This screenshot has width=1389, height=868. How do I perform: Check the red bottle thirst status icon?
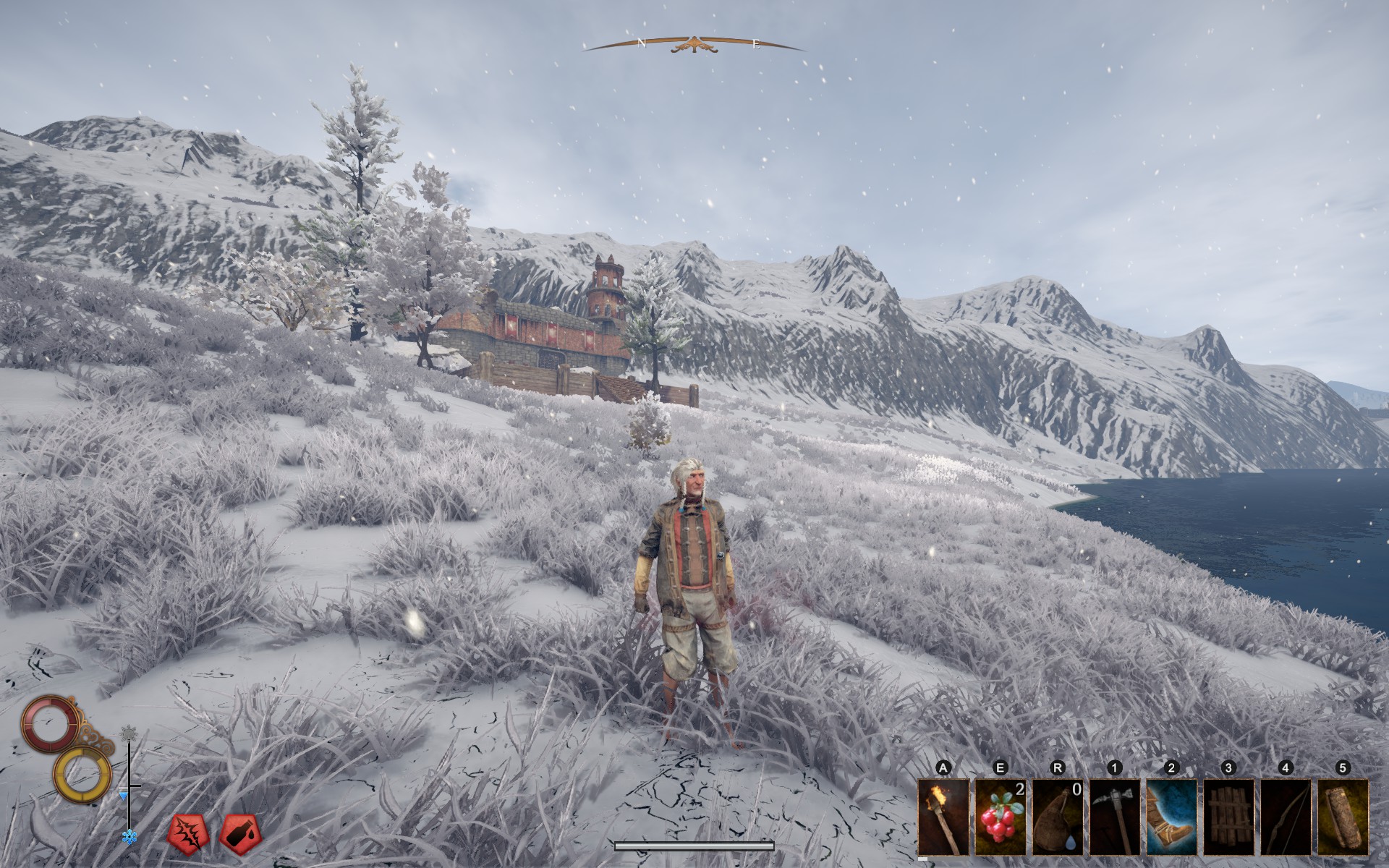[x=239, y=835]
